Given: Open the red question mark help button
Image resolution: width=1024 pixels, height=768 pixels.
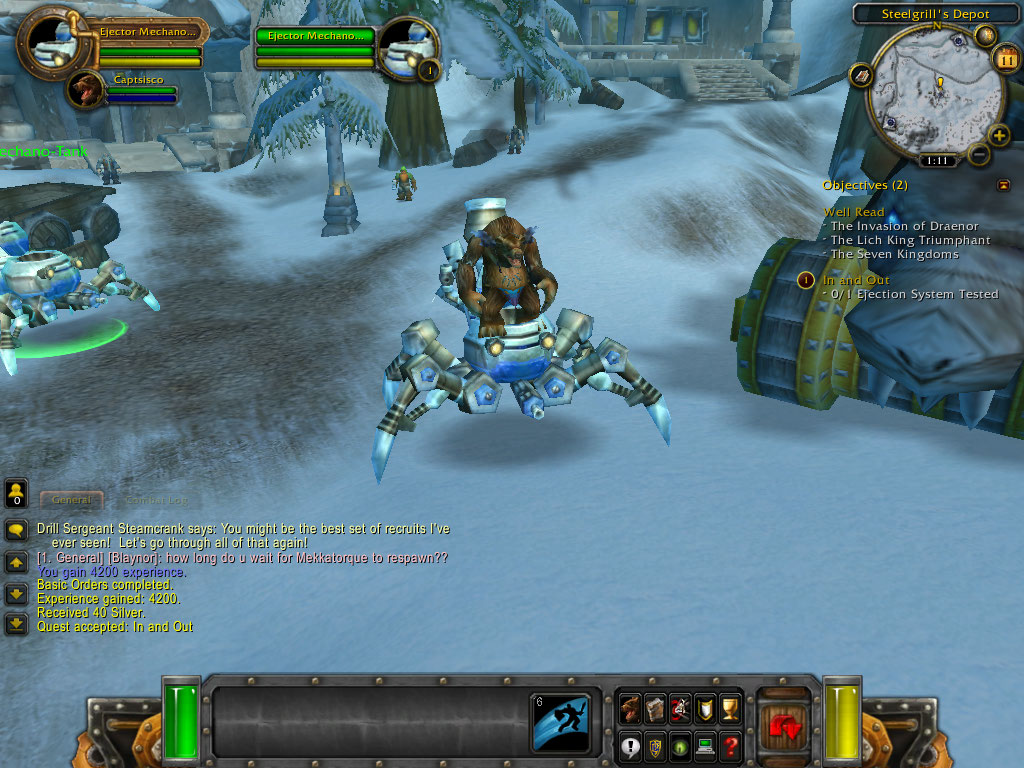Looking at the screenshot, I should [730, 745].
